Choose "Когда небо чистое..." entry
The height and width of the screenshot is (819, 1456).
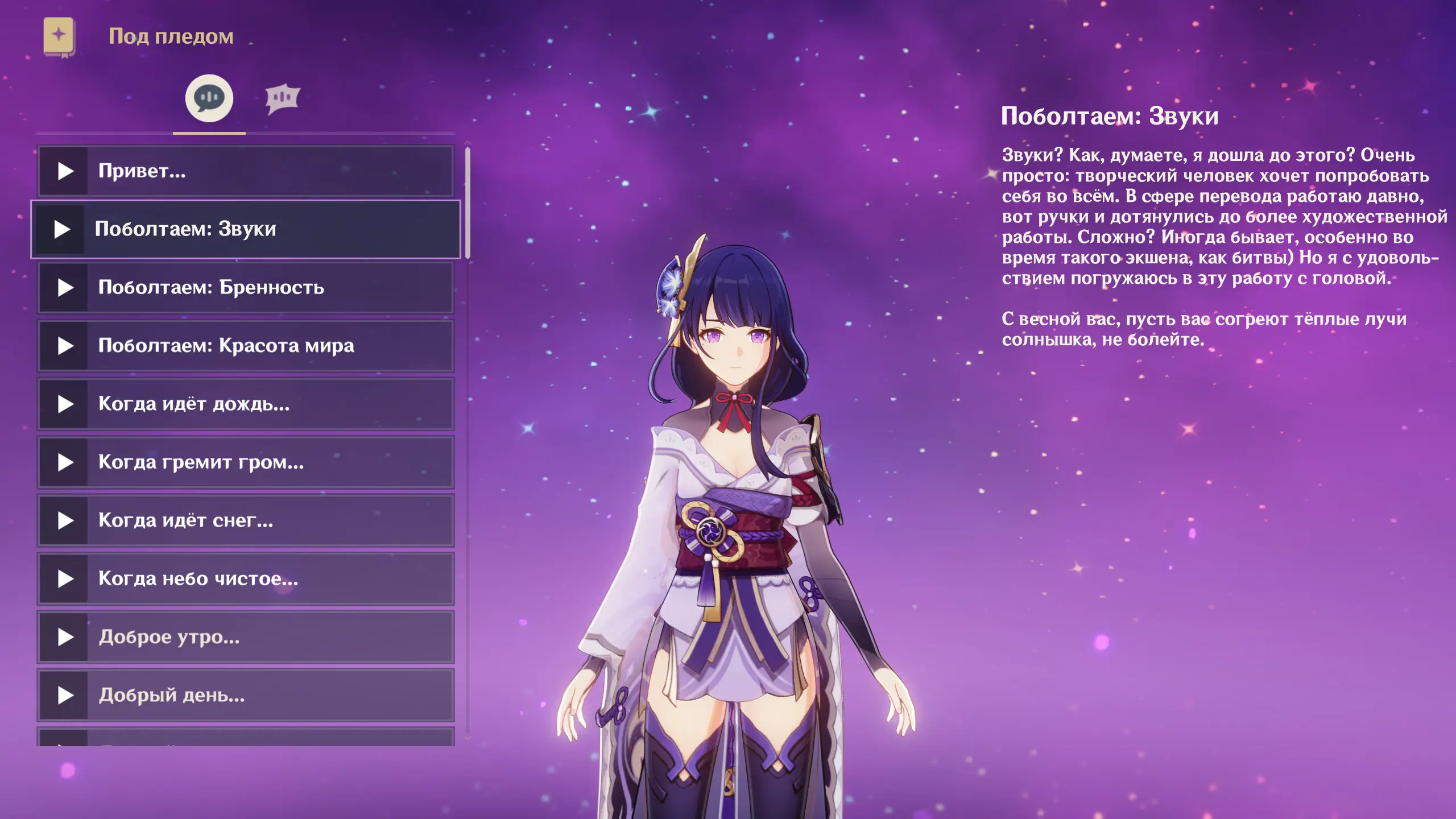tap(245, 579)
